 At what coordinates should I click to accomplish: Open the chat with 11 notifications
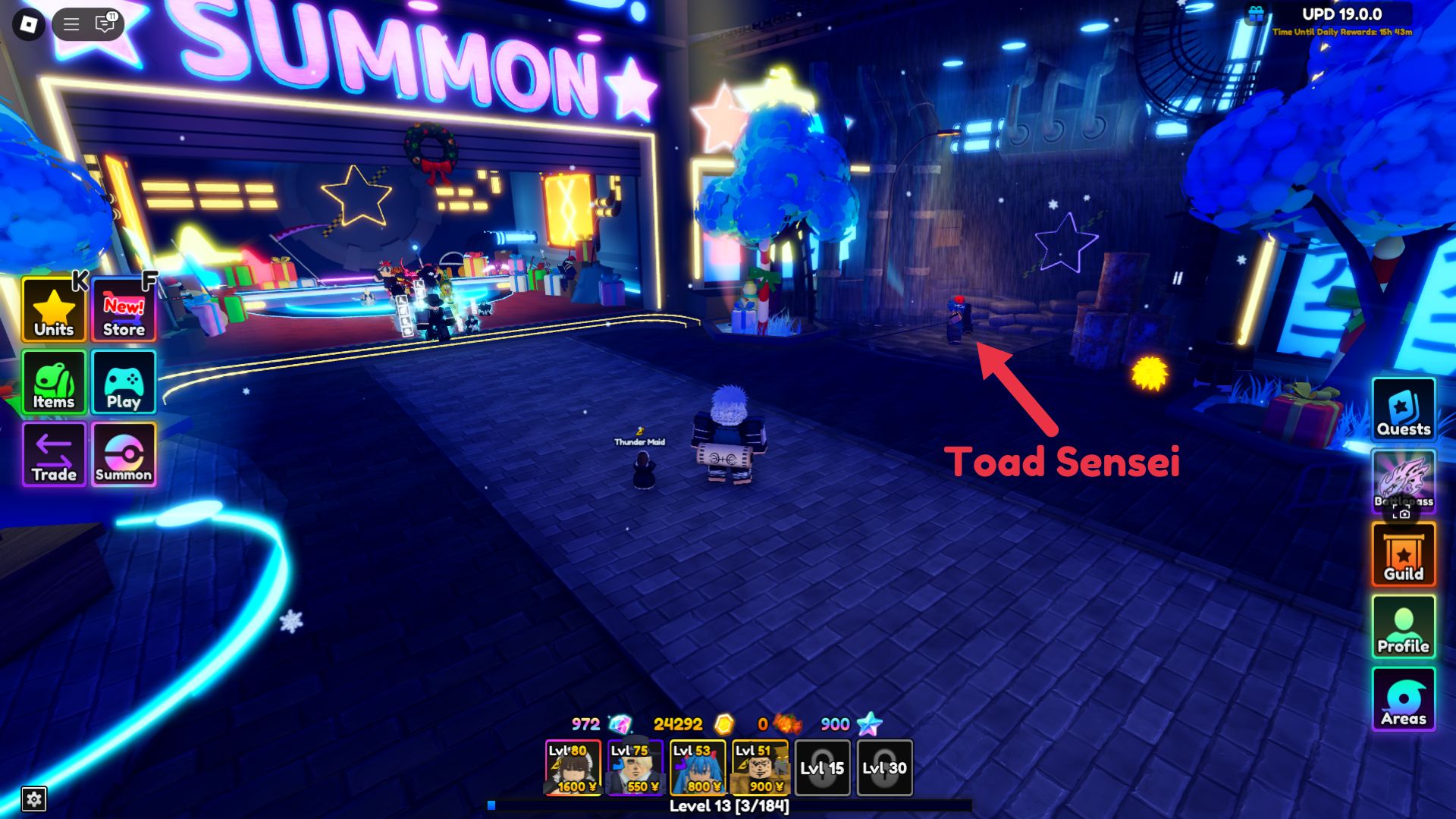(x=106, y=24)
